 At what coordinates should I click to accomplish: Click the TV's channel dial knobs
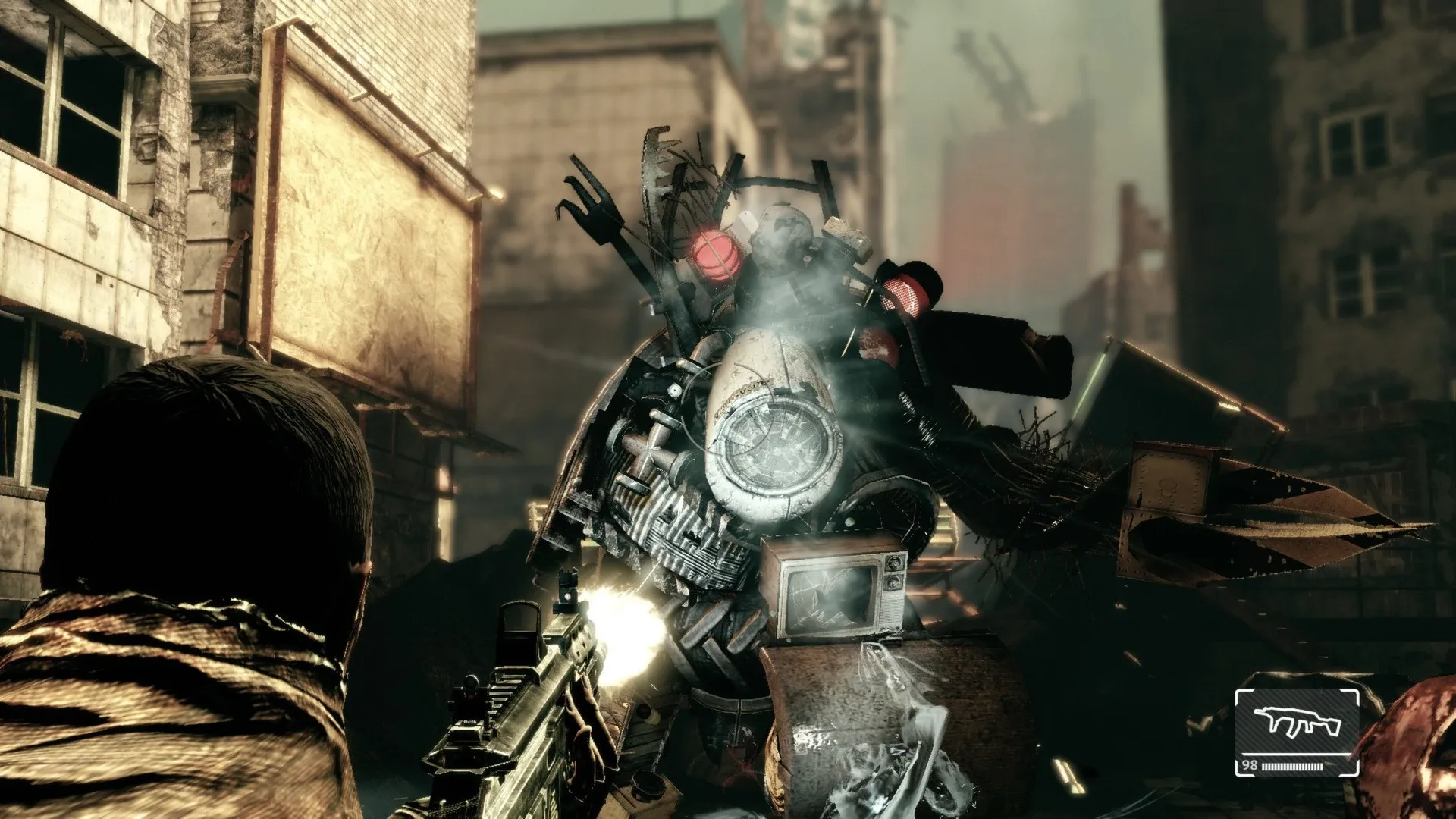[893, 573]
